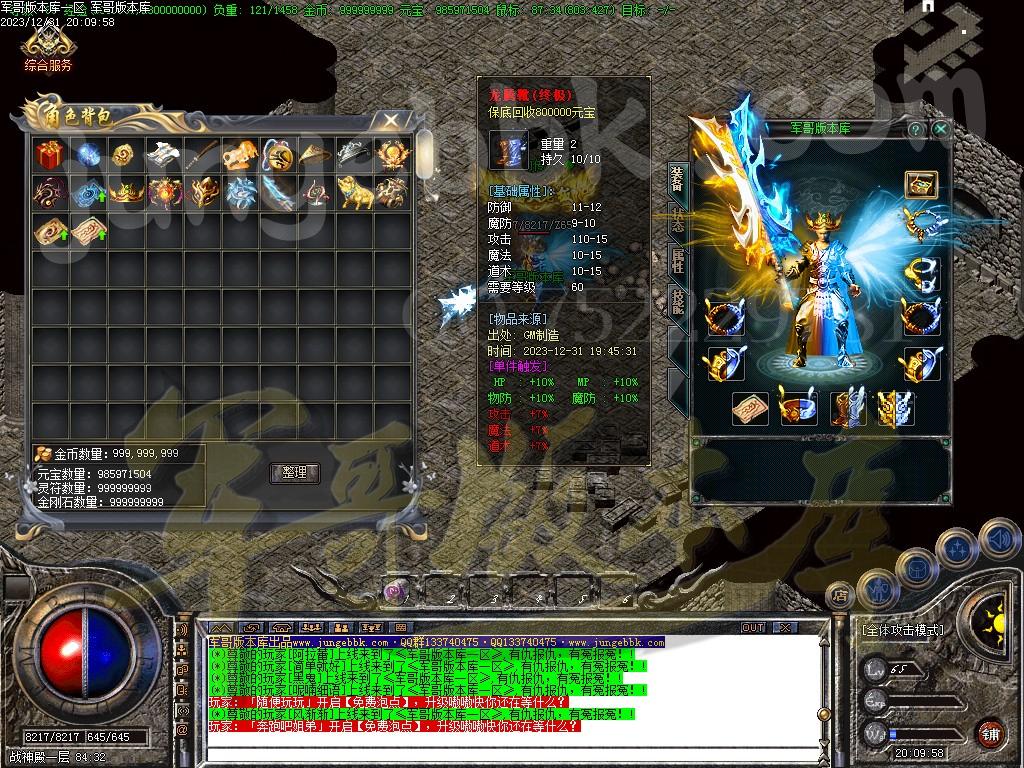Open help on the equipment panel
The height and width of the screenshot is (768, 1024).
pos(915,129)
